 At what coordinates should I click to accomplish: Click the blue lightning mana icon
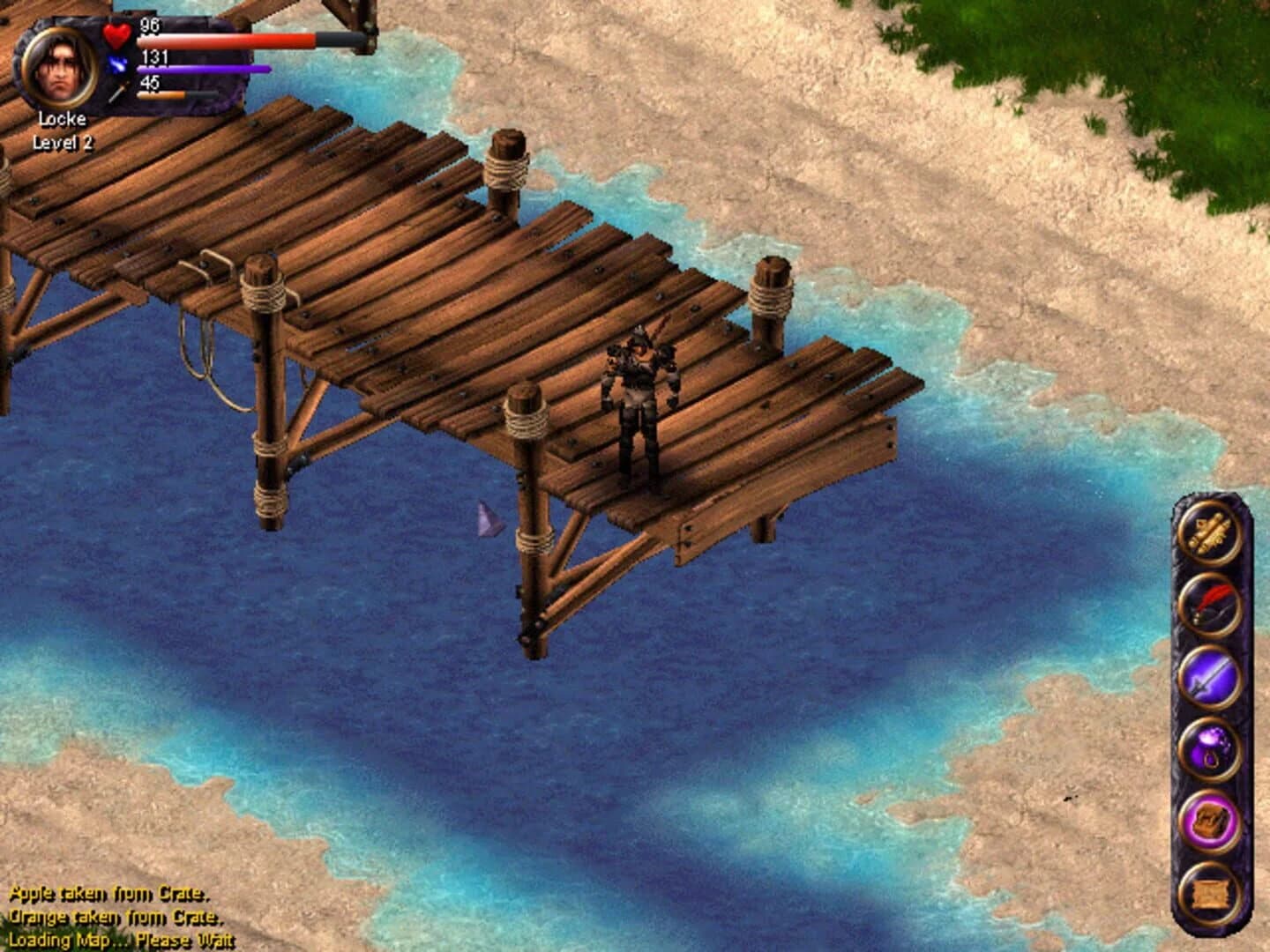[x=117, y=63]
